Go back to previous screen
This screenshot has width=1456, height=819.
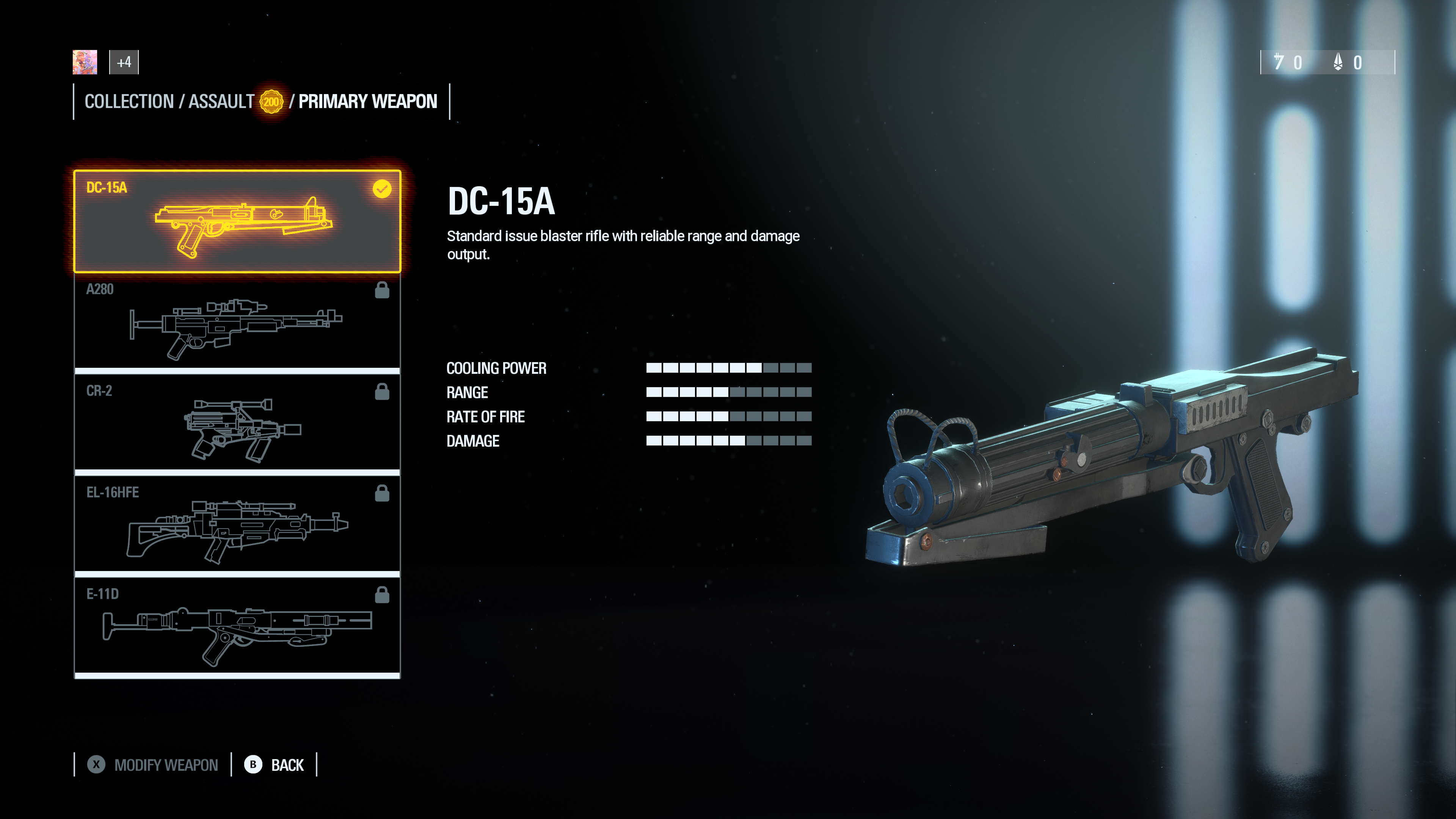275,765
